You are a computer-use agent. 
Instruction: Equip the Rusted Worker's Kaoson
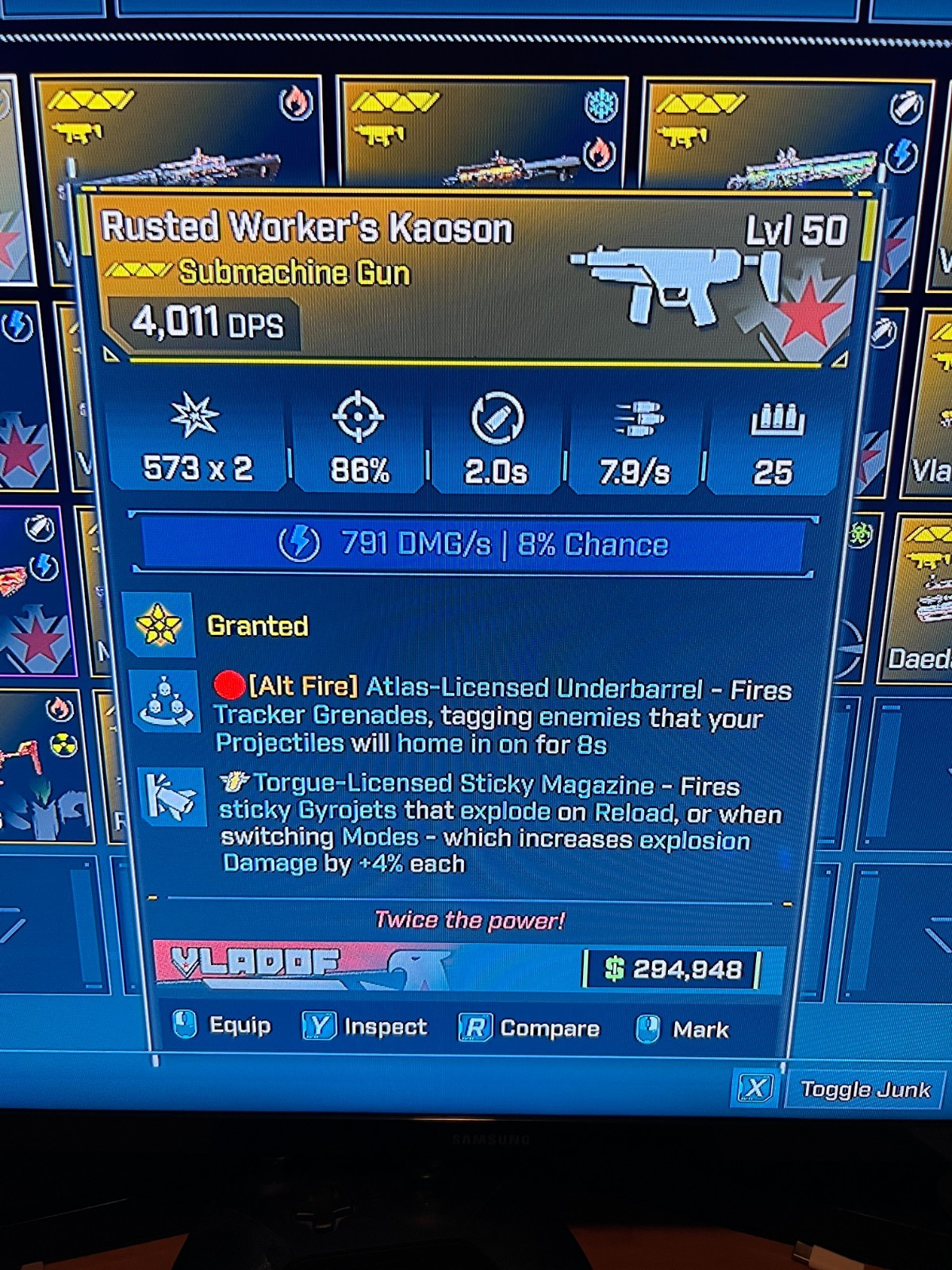click(223, 1026)
